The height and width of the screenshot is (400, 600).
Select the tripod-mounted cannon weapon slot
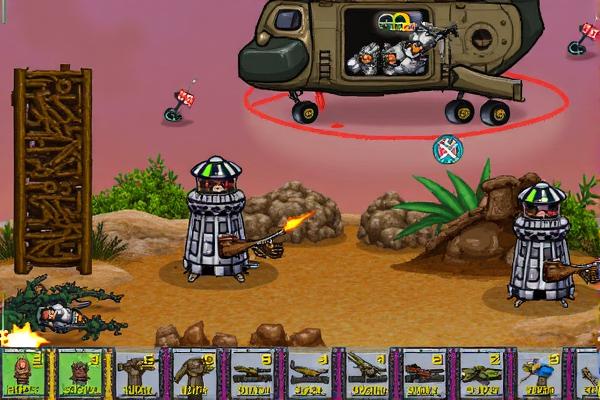tap(370, 374)
